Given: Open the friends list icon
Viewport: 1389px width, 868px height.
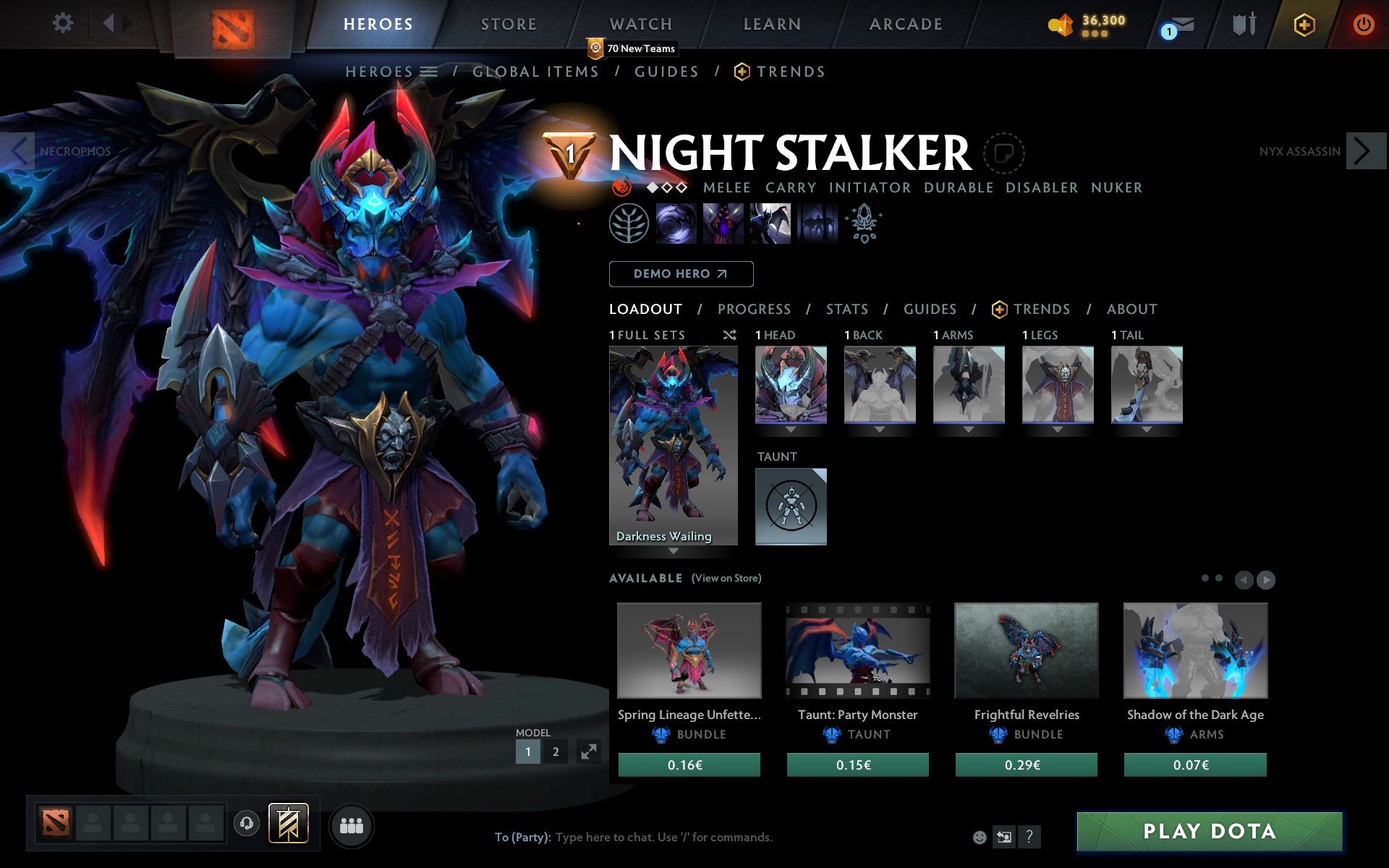Looking at the screenshot, I should click(x=352, y=825).
